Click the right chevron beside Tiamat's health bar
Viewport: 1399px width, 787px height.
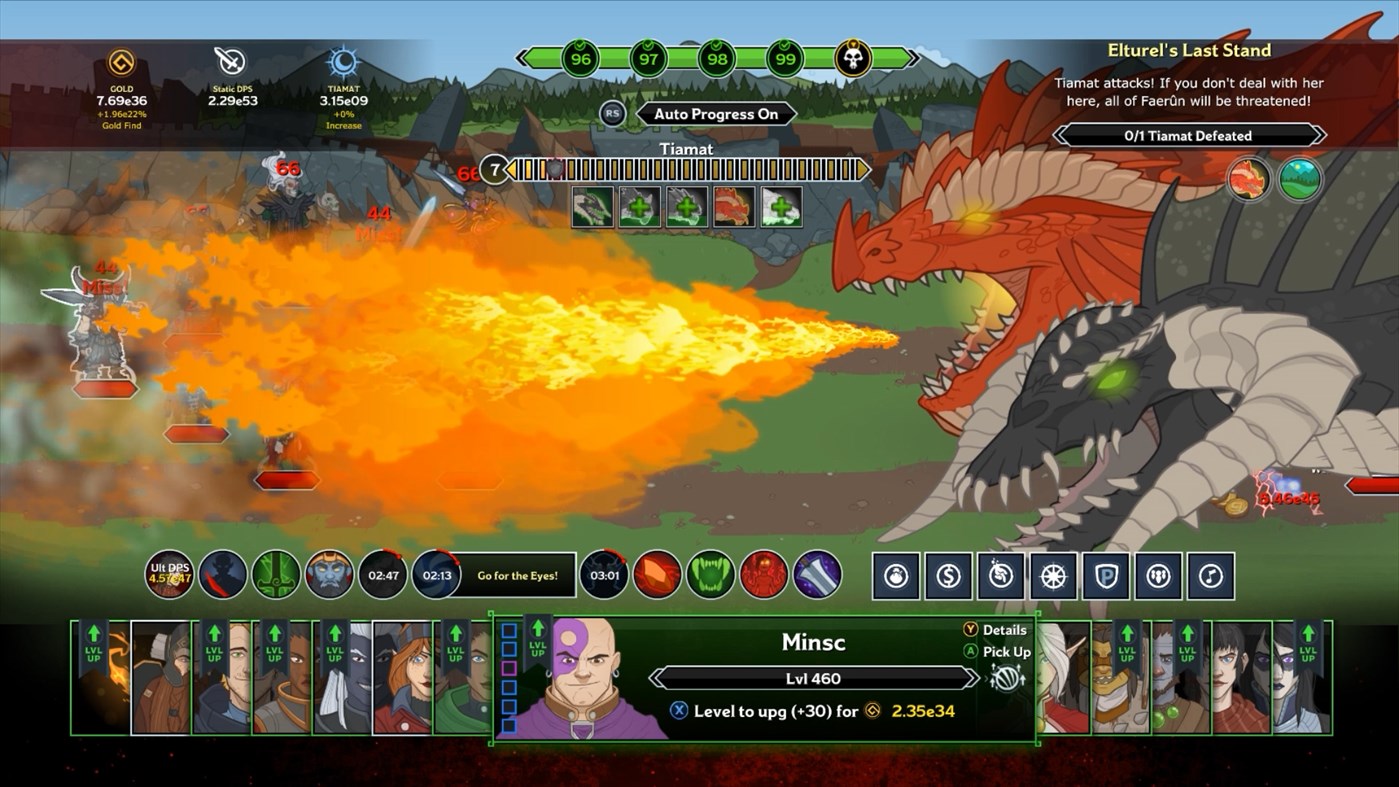coord(862,170)
